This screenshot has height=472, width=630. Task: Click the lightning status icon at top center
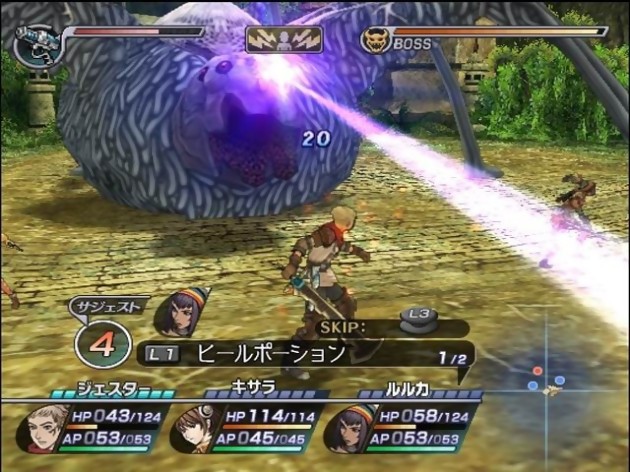[x=284, y=39]
